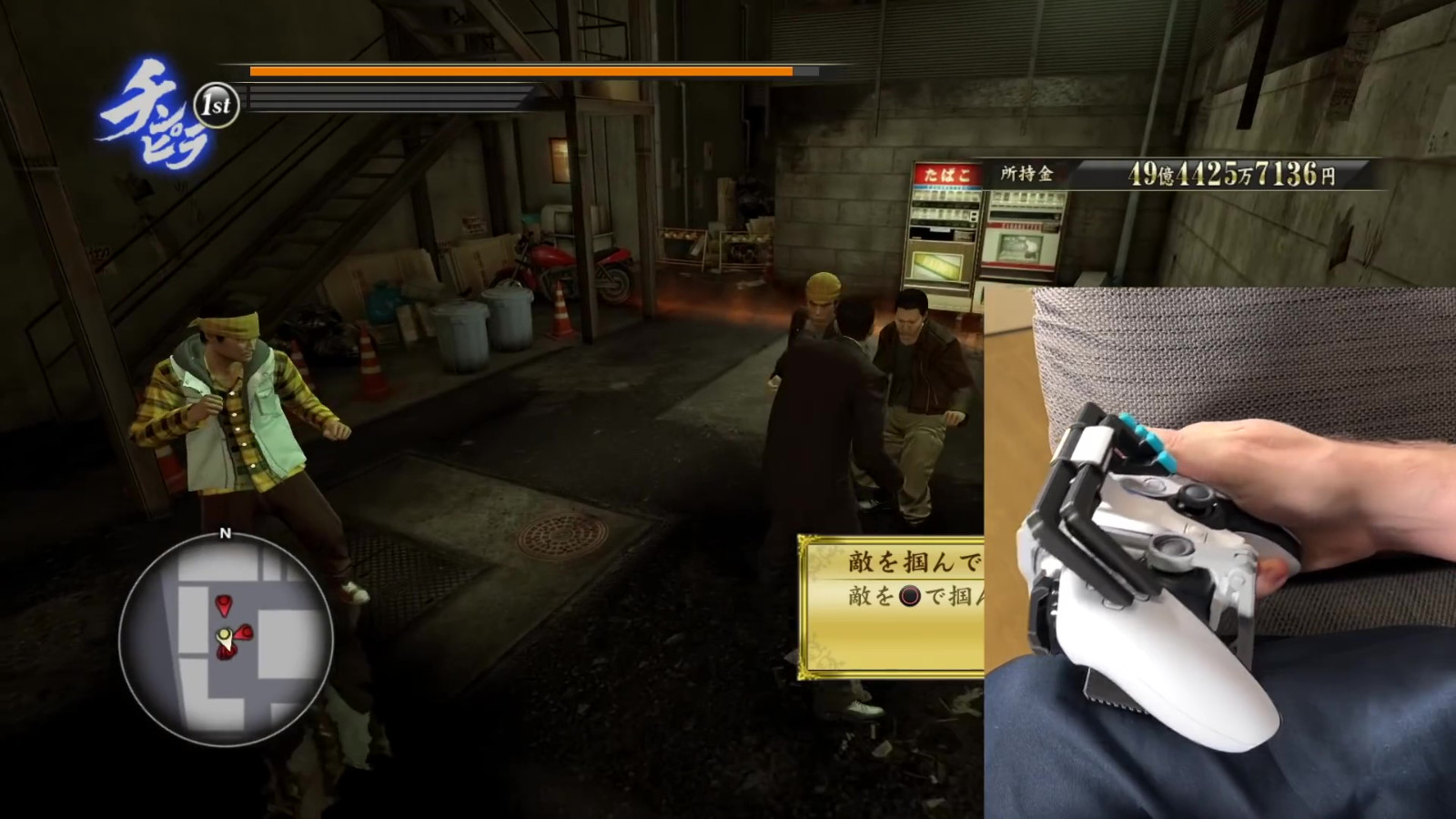The image size is (1456, 819).
Task: Click the gold tutorial hint box
Action: tap(892, 607)
